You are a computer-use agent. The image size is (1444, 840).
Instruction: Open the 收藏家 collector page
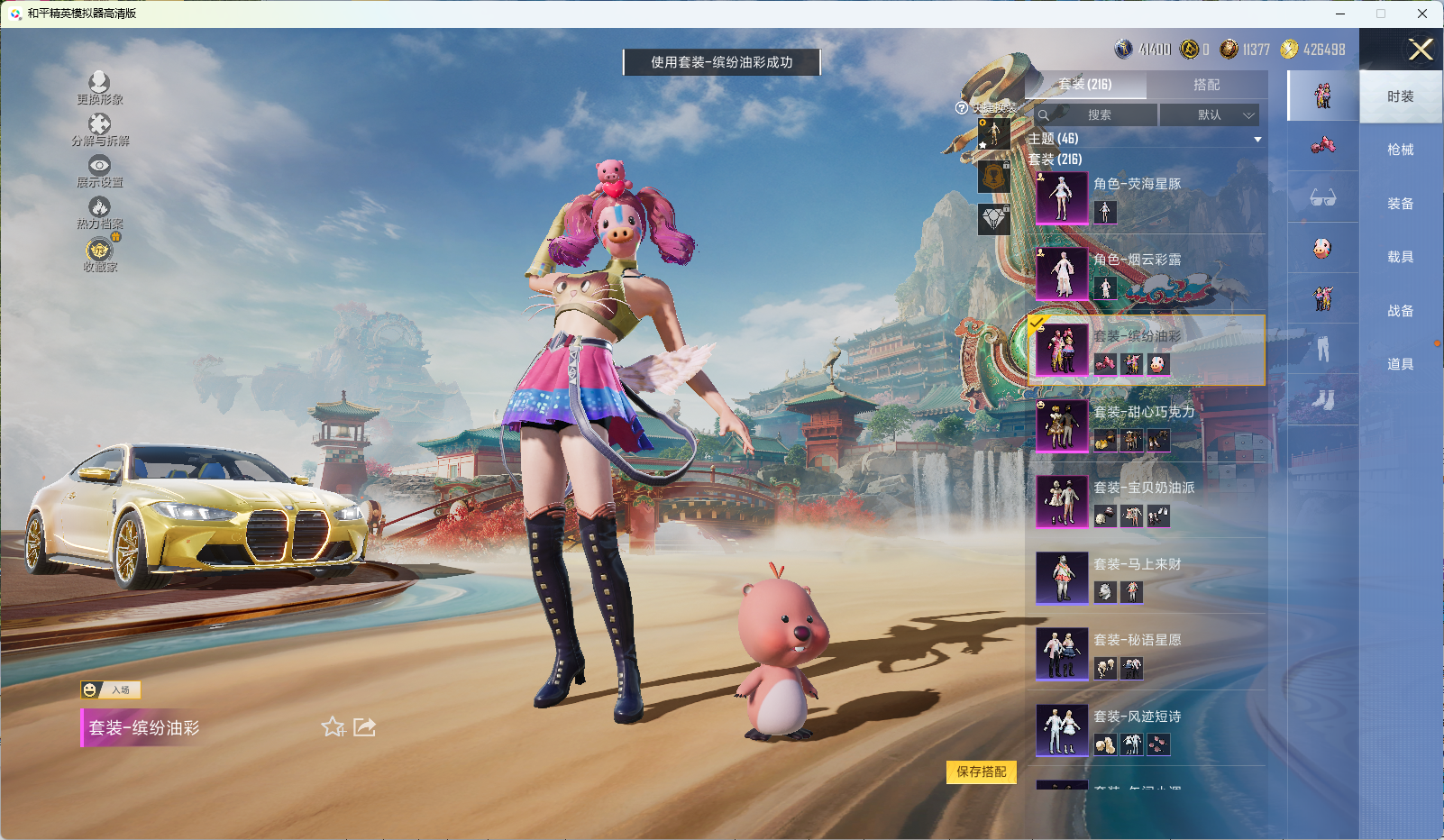pyautogui.click(x=99, y=255)
